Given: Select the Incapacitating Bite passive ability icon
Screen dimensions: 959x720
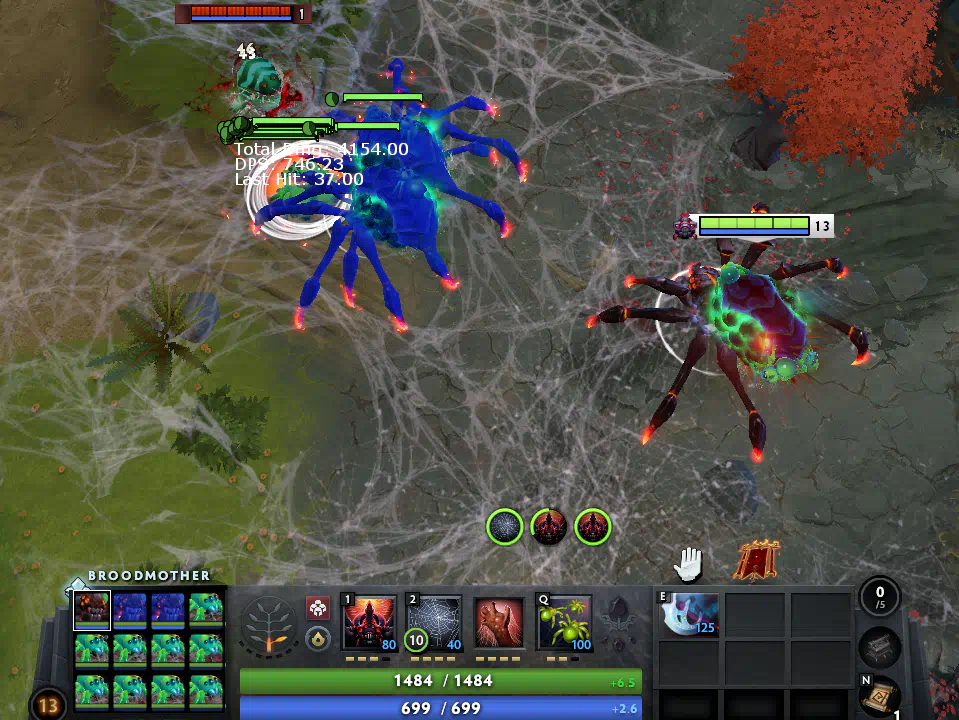Looking at the screenshot, I should (x=498, y=624).
